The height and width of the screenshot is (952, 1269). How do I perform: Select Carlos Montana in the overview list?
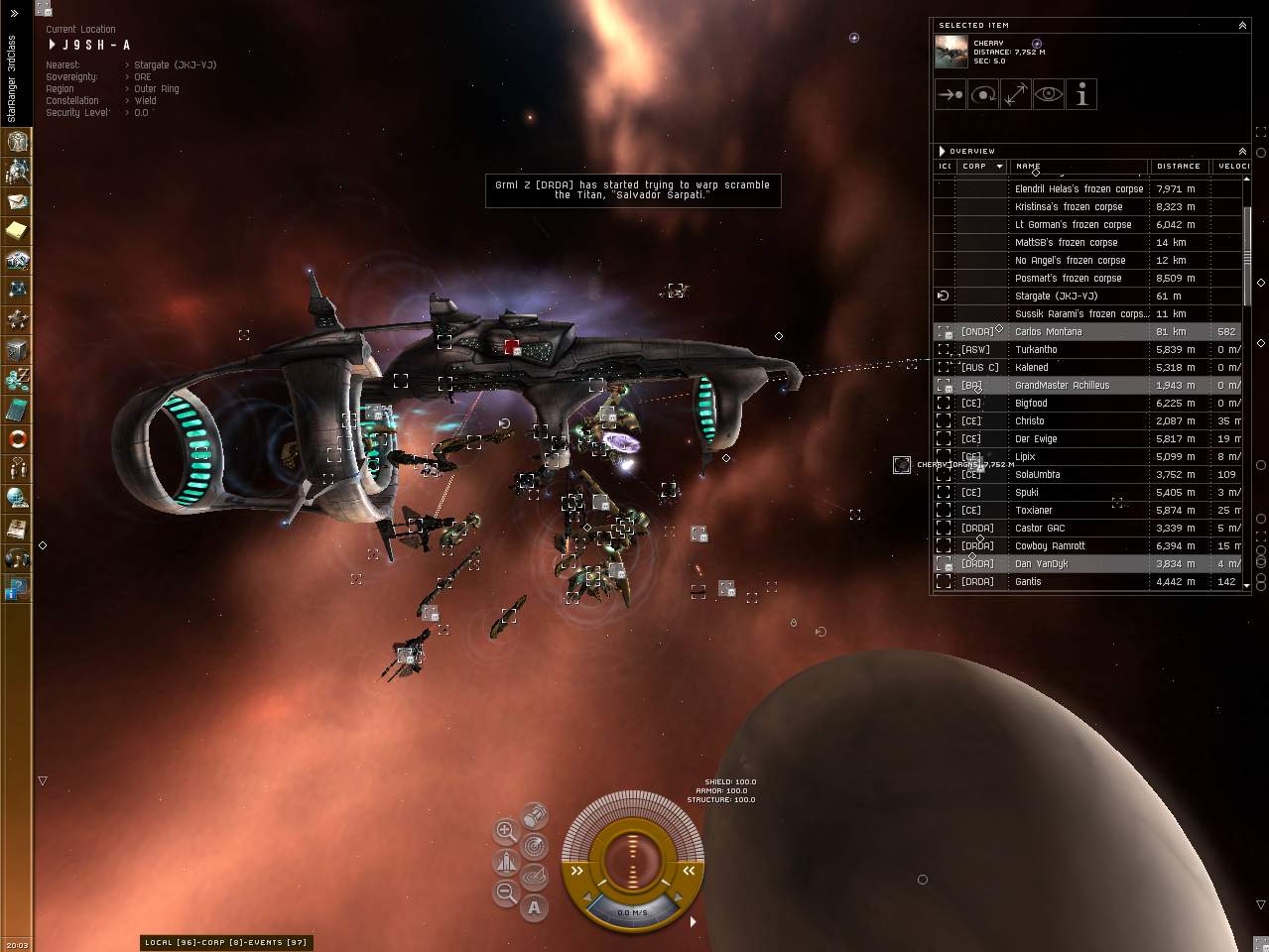click(x=1048, y=331)
